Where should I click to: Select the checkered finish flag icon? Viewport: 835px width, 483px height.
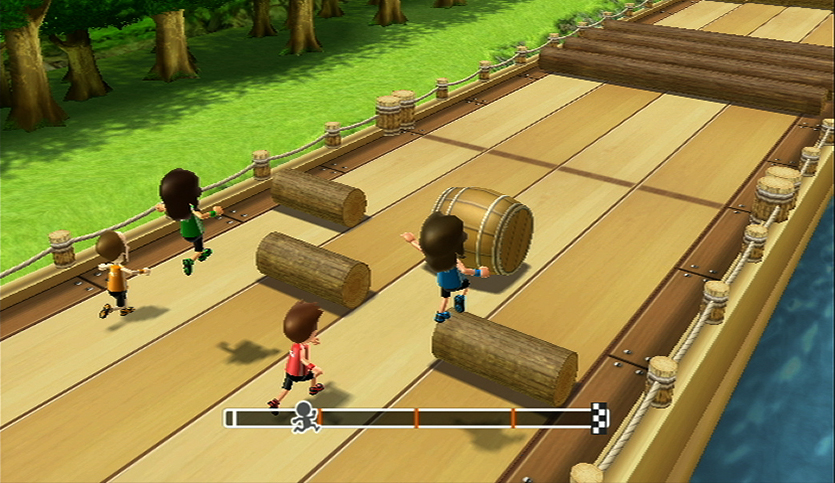(x=599, y=416)
